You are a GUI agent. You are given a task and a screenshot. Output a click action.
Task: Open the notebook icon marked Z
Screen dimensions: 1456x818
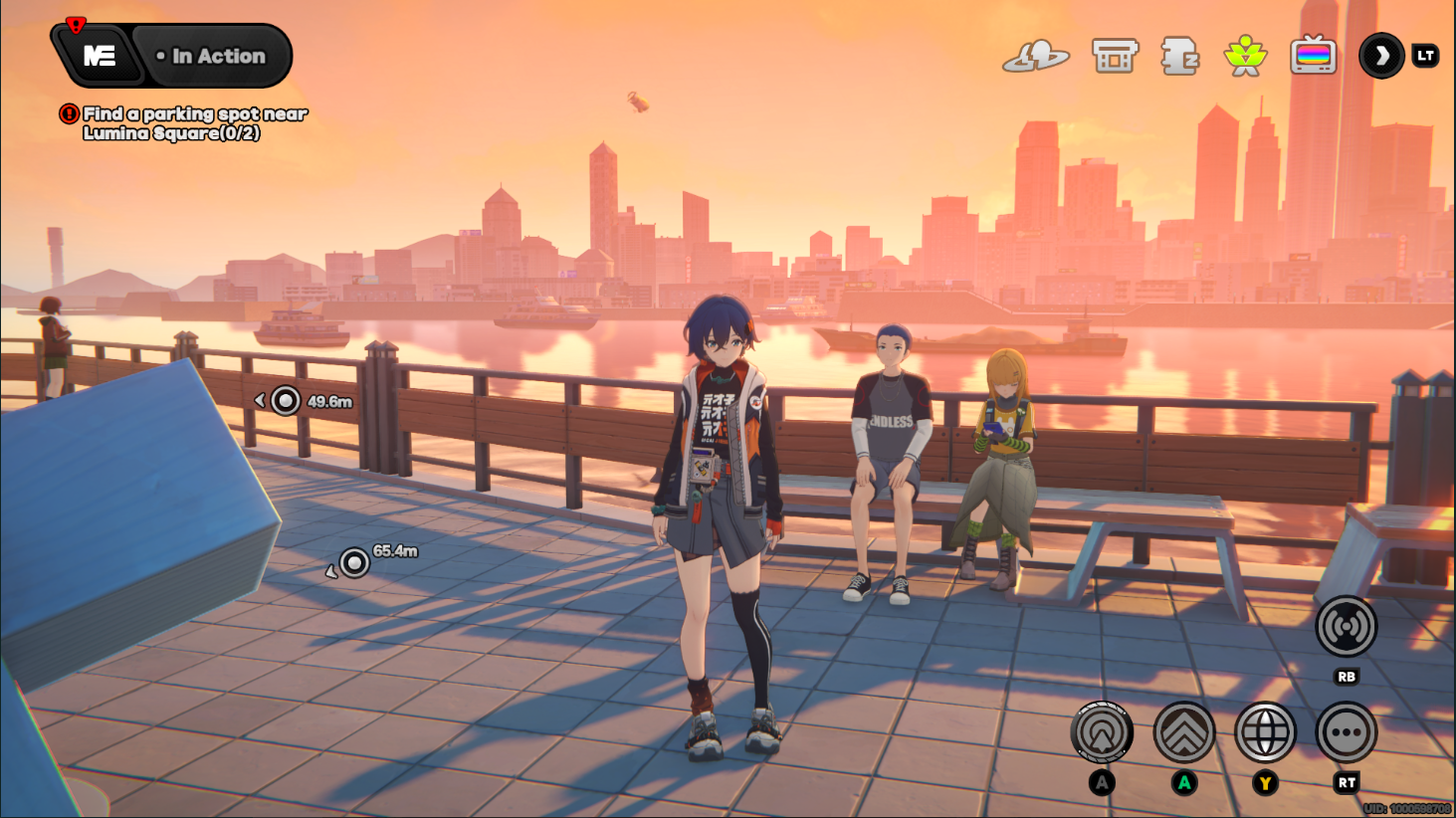tap(1179, 57)
